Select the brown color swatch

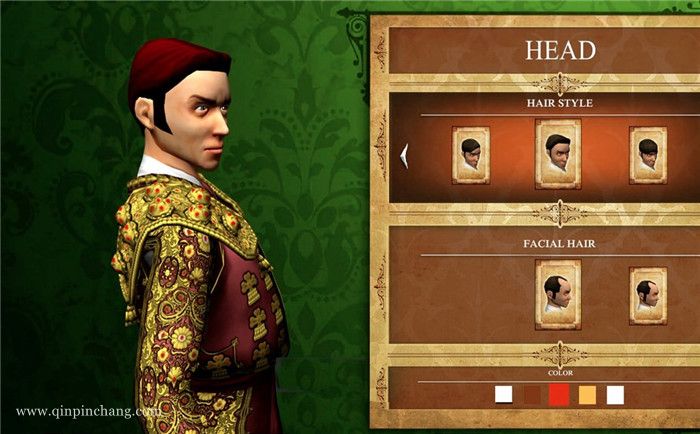(x=531, y=395)
